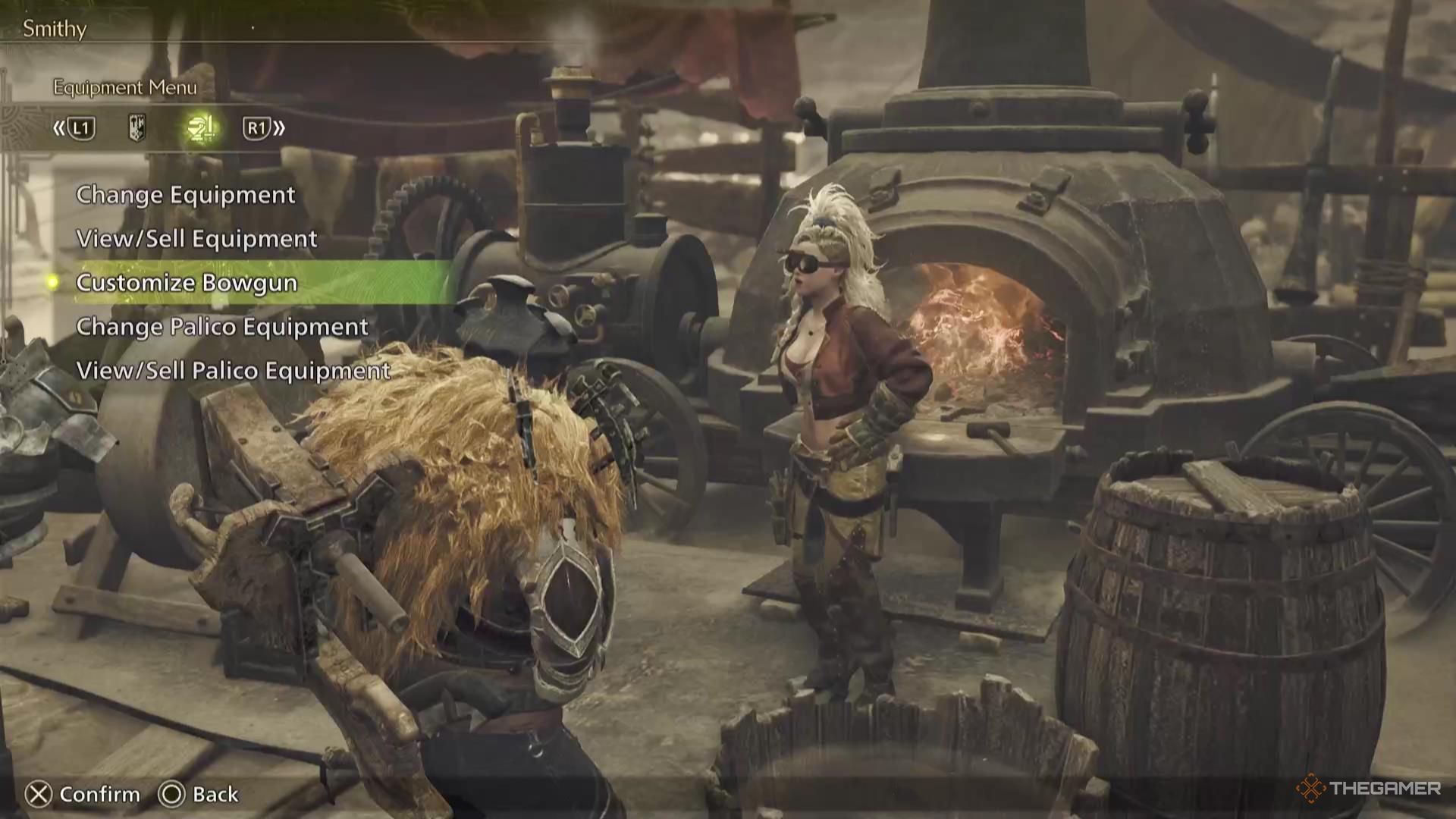
Task: Click the left double-chevron before L1
Action: (x=59, y=129)
